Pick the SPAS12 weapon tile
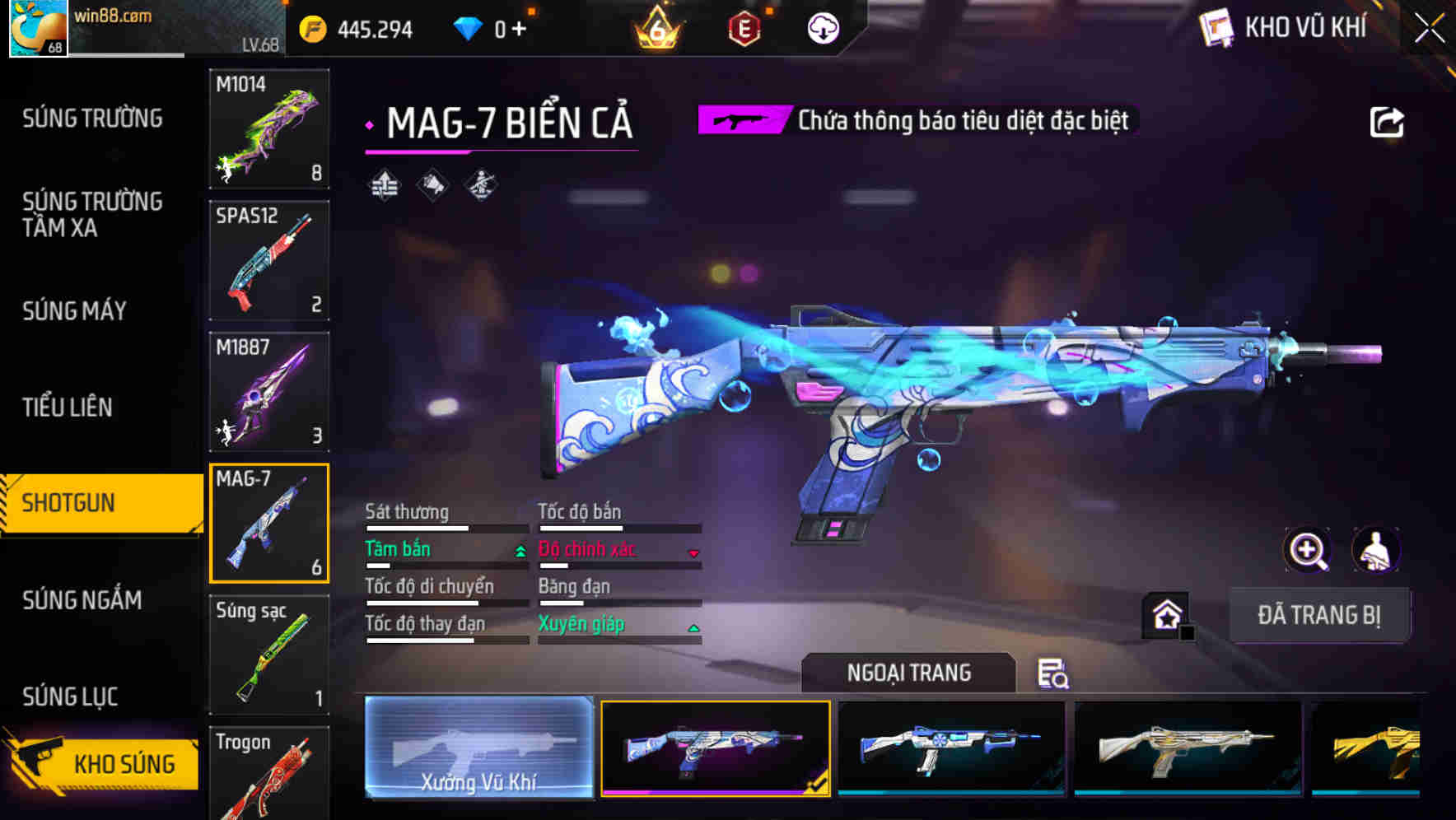The width and height of the screenshot is (1456, 820). coord(269,260)
